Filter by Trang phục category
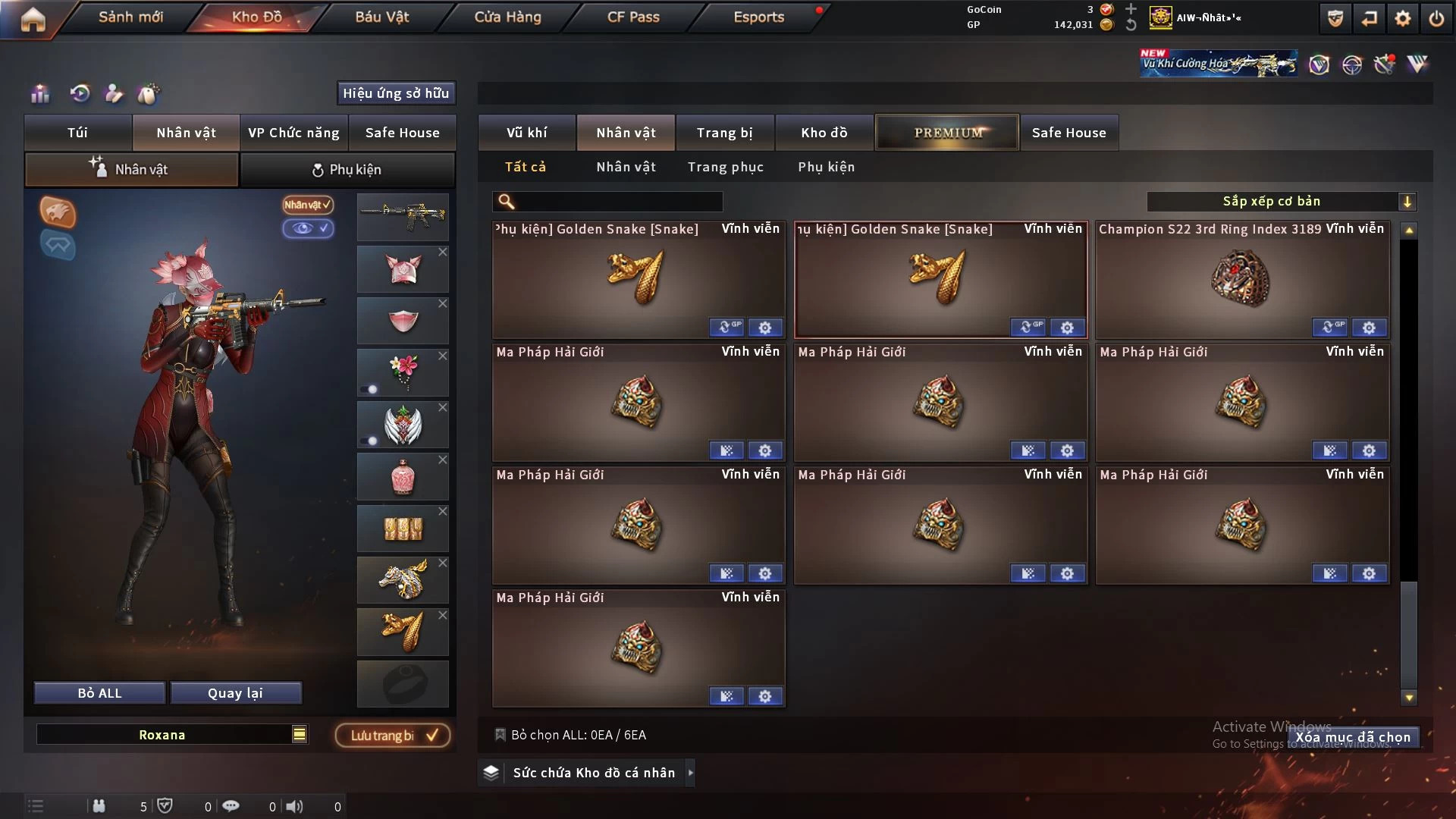Screen dimensions: 1456x819 point(725,167)
